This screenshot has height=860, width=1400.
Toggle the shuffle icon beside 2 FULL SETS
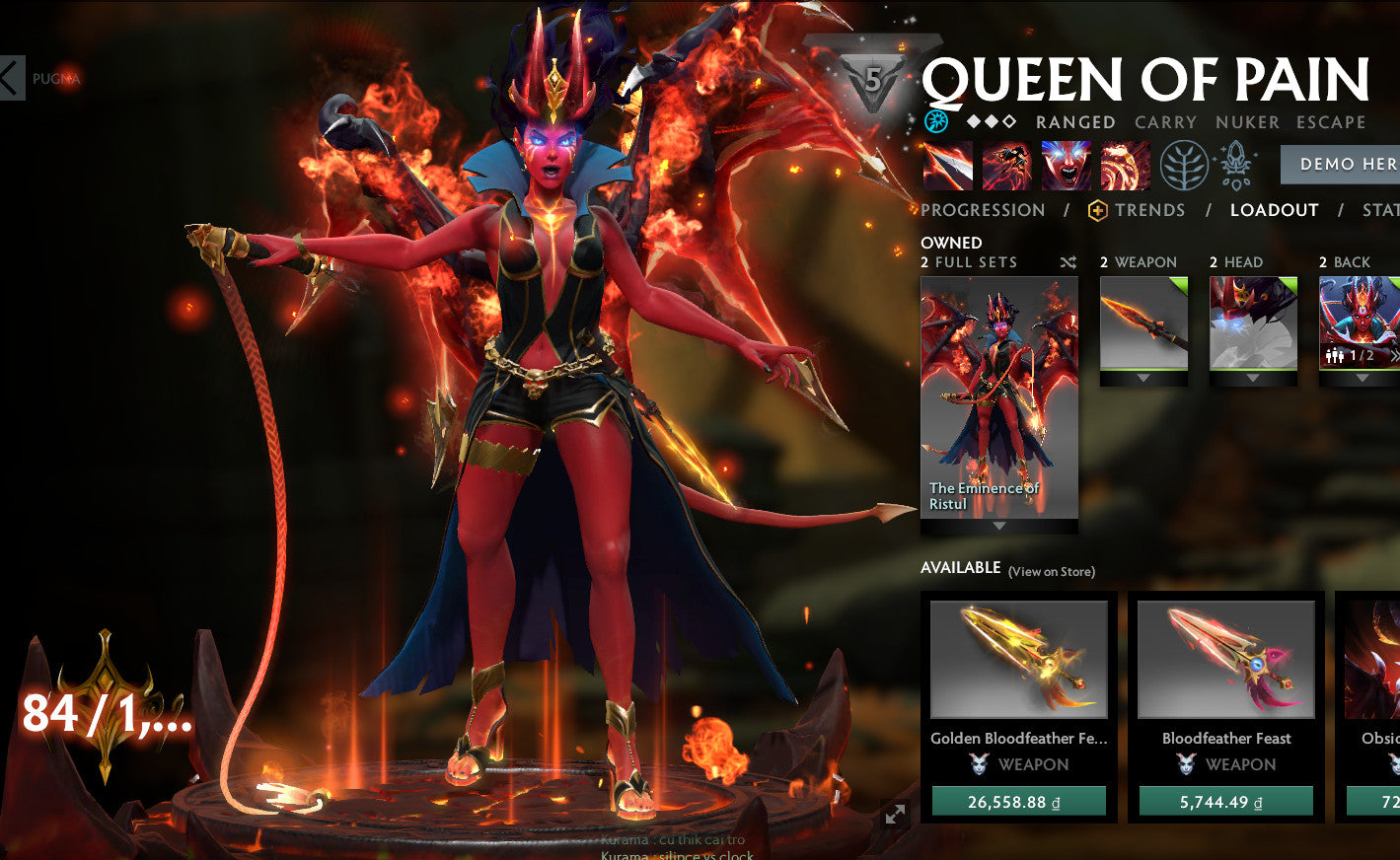tap(1068, 263)
